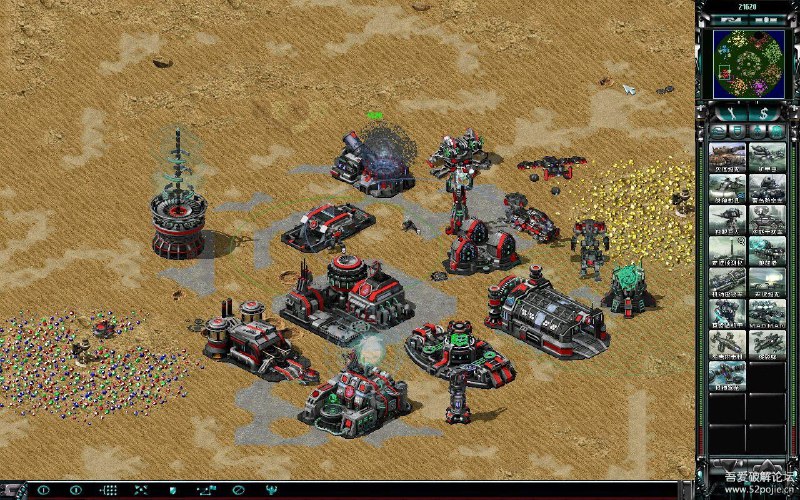The image size is (800, 500).
Task: Click the dotted grid formation icon
Action: [109, 490]
